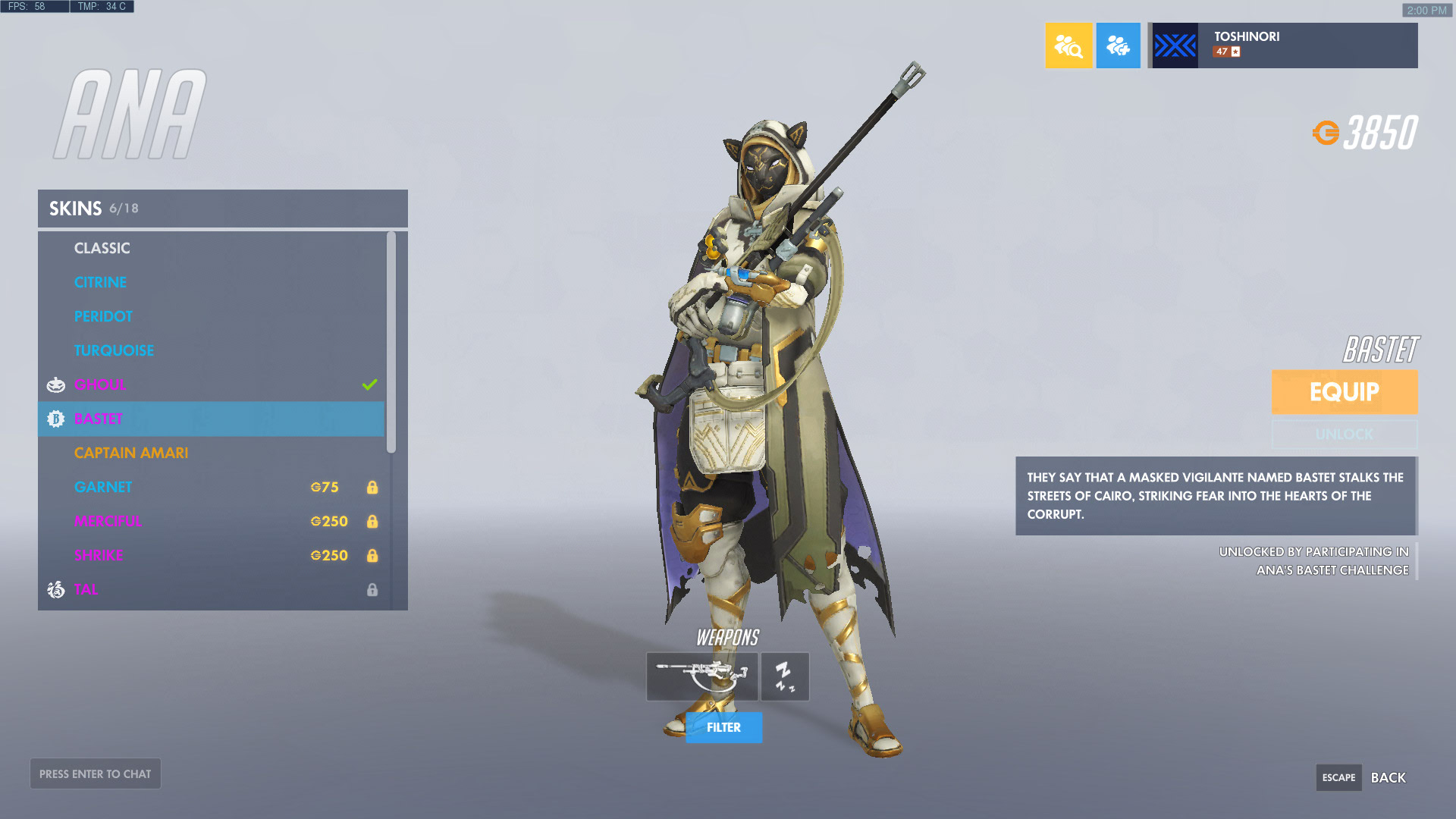Viewport: 1456px width, 819px height.
Task: Select the biotic rifle weapon thumbnail
Action: 701,676
